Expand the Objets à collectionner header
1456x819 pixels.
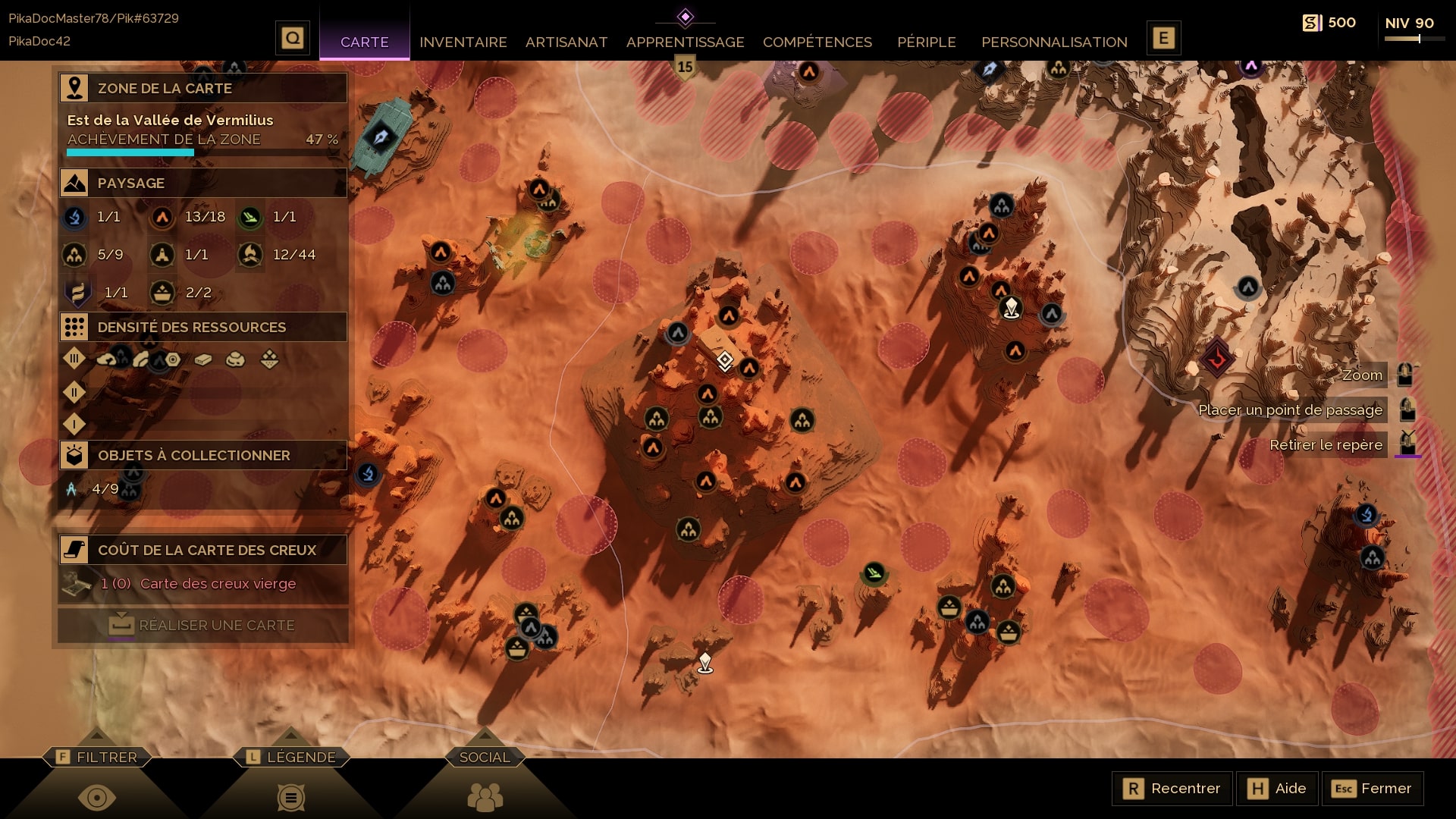[x=203, y=455]
